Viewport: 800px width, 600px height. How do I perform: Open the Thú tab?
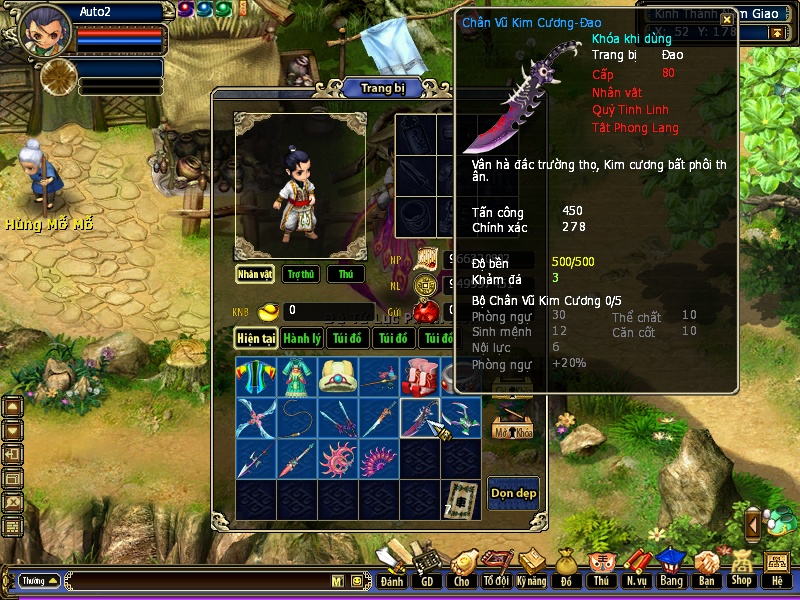pos(346,274)
